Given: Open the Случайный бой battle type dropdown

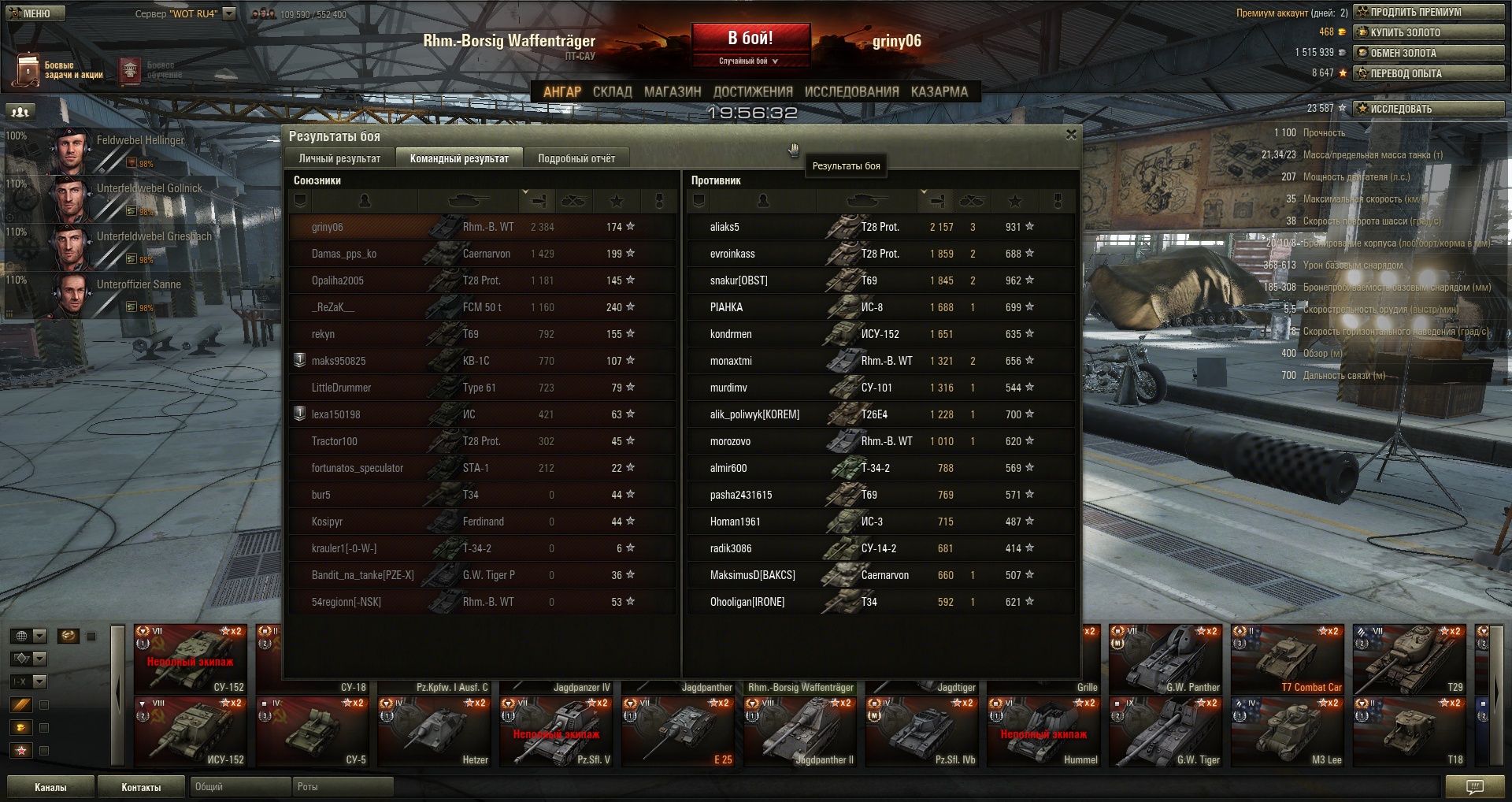Looking at the screenshot, I should [x=748, y=61].
